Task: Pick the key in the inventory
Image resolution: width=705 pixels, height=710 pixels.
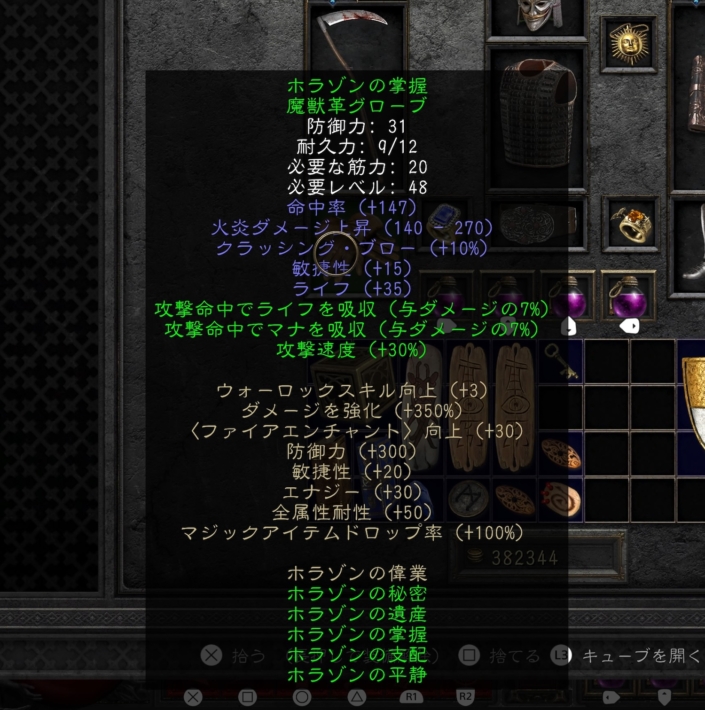Action: (562, 360)
